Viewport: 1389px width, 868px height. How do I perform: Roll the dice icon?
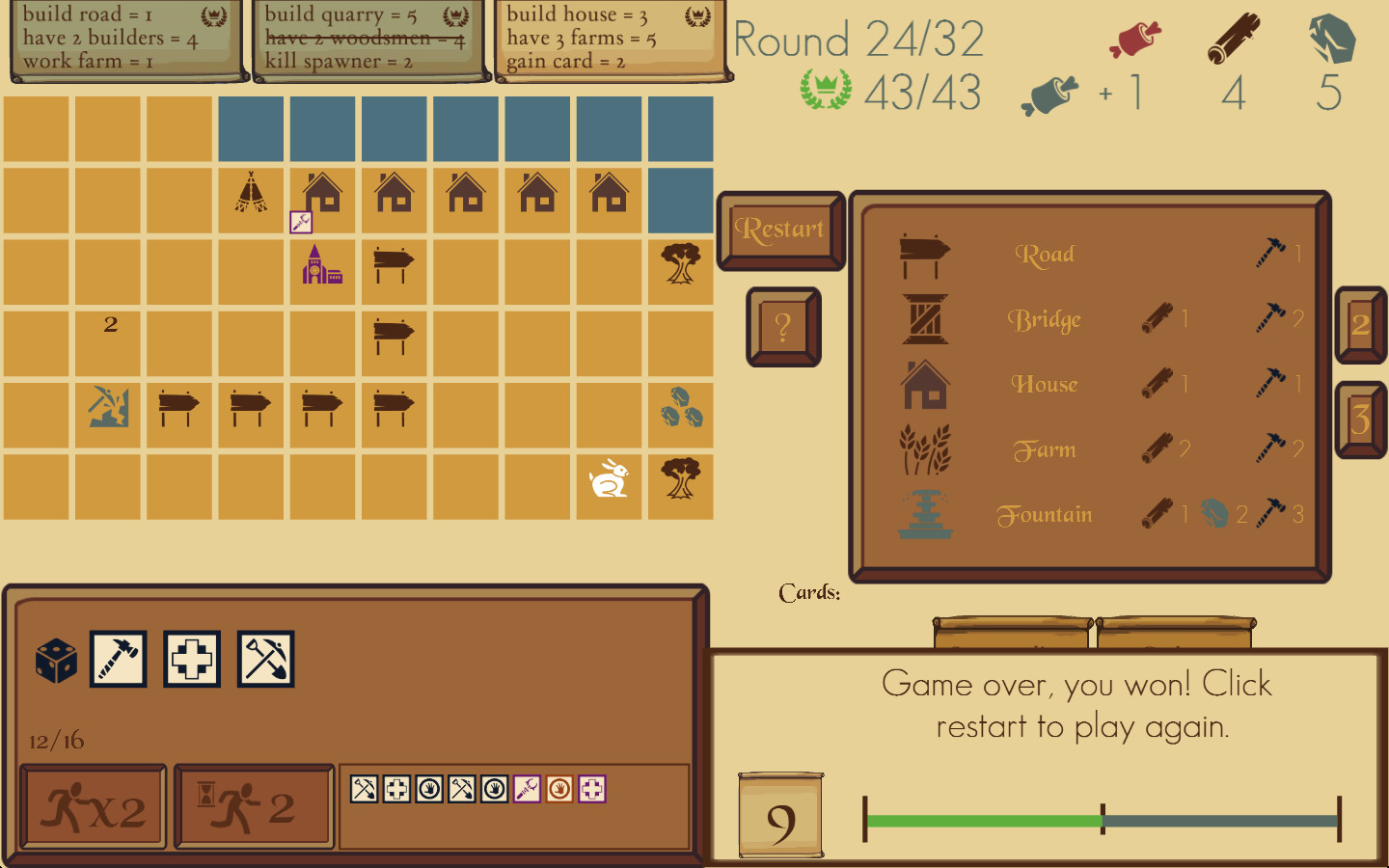(55, 659)
